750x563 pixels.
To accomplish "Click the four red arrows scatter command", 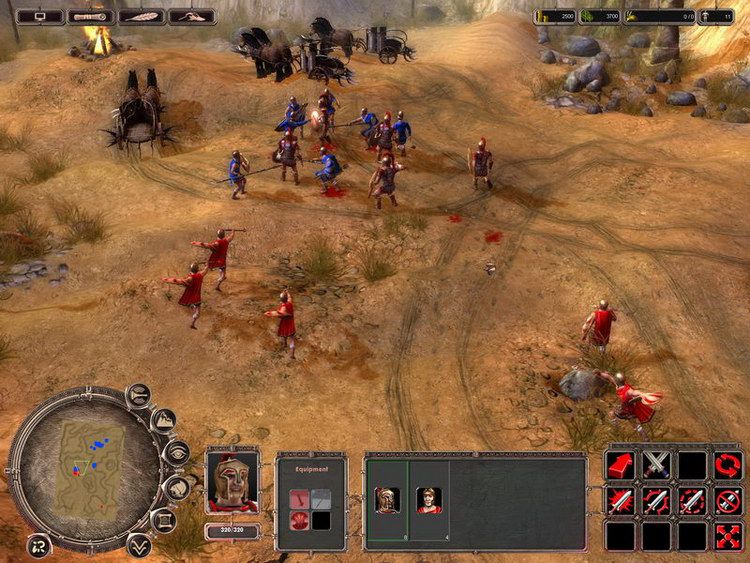I will (728, 536).
